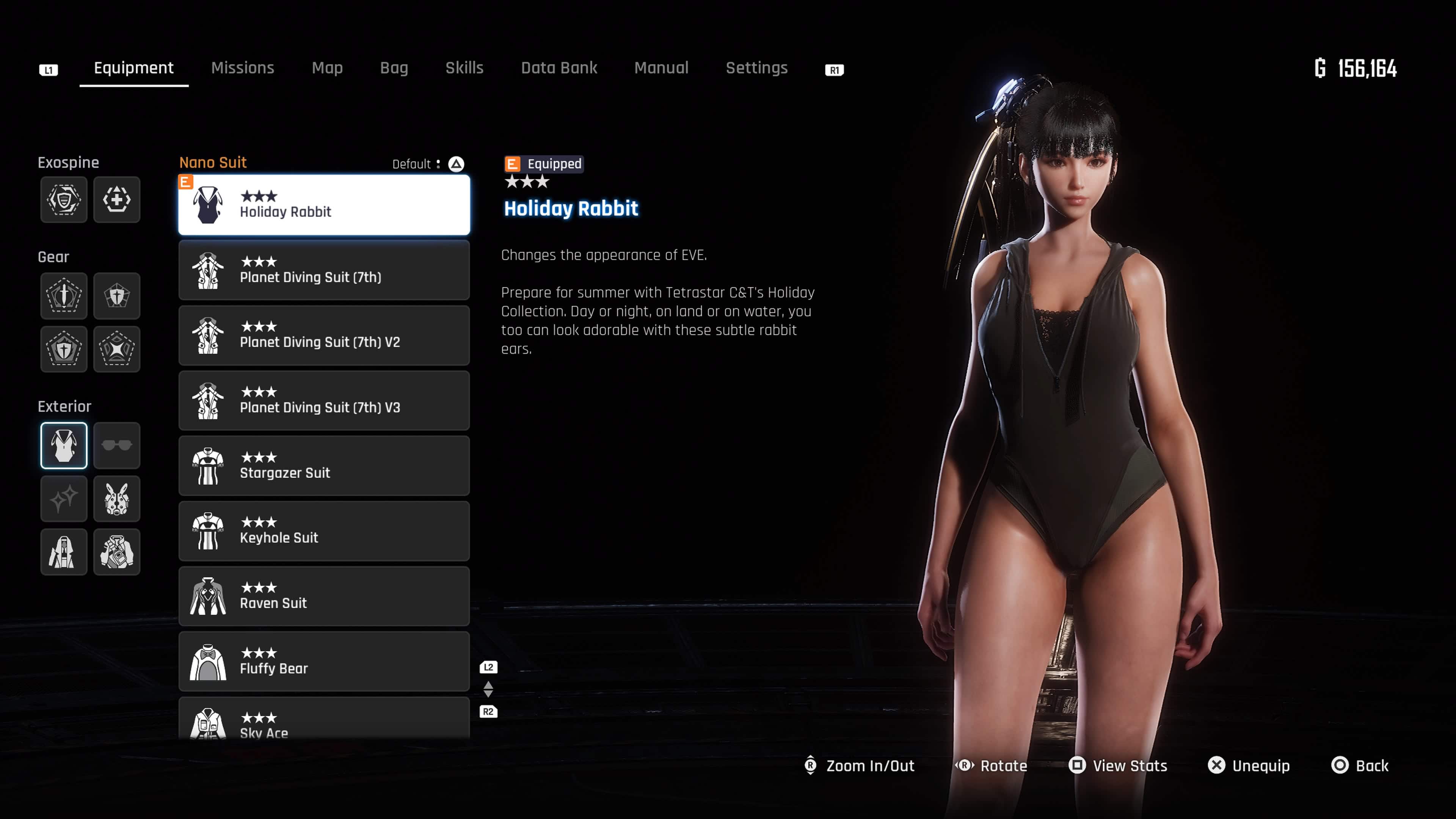Open the shield crest Gear slot
1456x819 pixels.
click(x=117, y=296)
